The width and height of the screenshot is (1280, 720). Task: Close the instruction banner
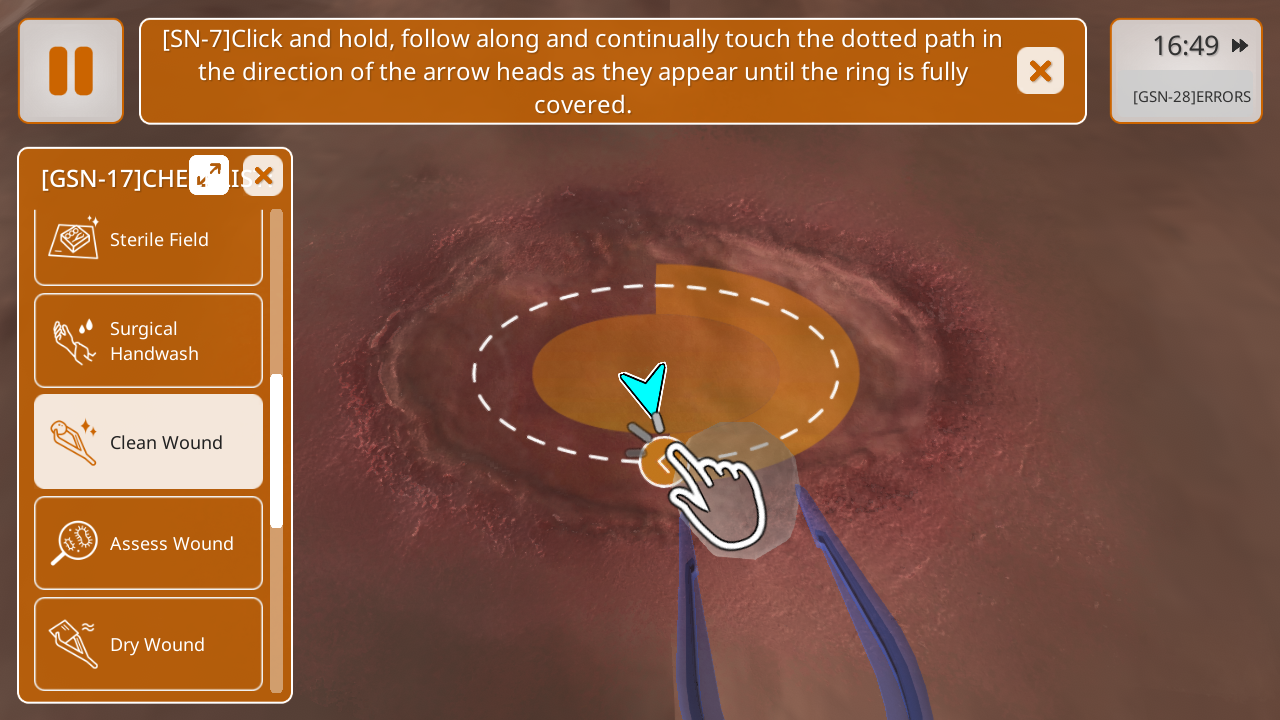[x=1040, y=71]
